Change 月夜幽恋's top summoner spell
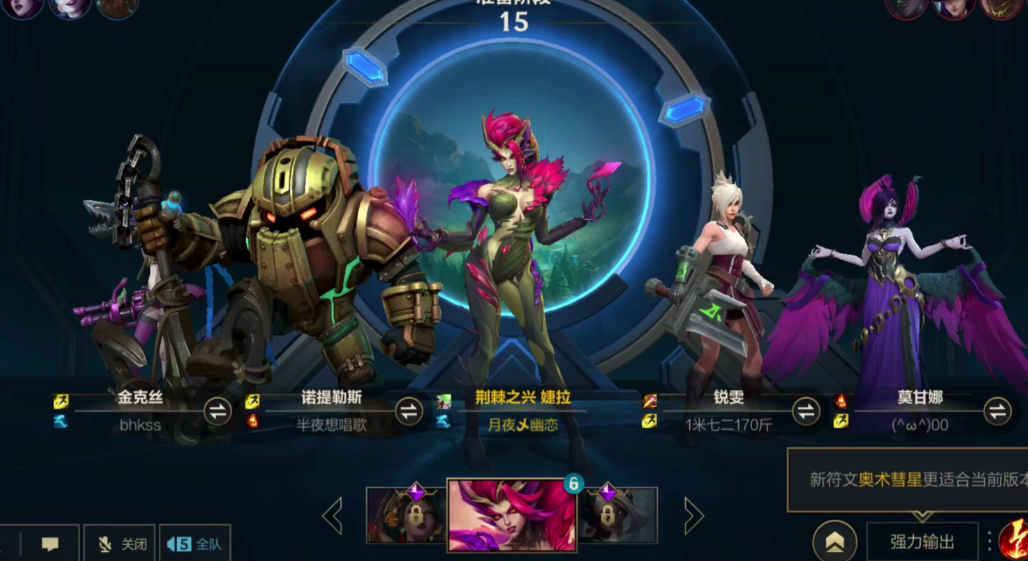This screenshot has height=561, width=1028. click(x=443, y=401)
